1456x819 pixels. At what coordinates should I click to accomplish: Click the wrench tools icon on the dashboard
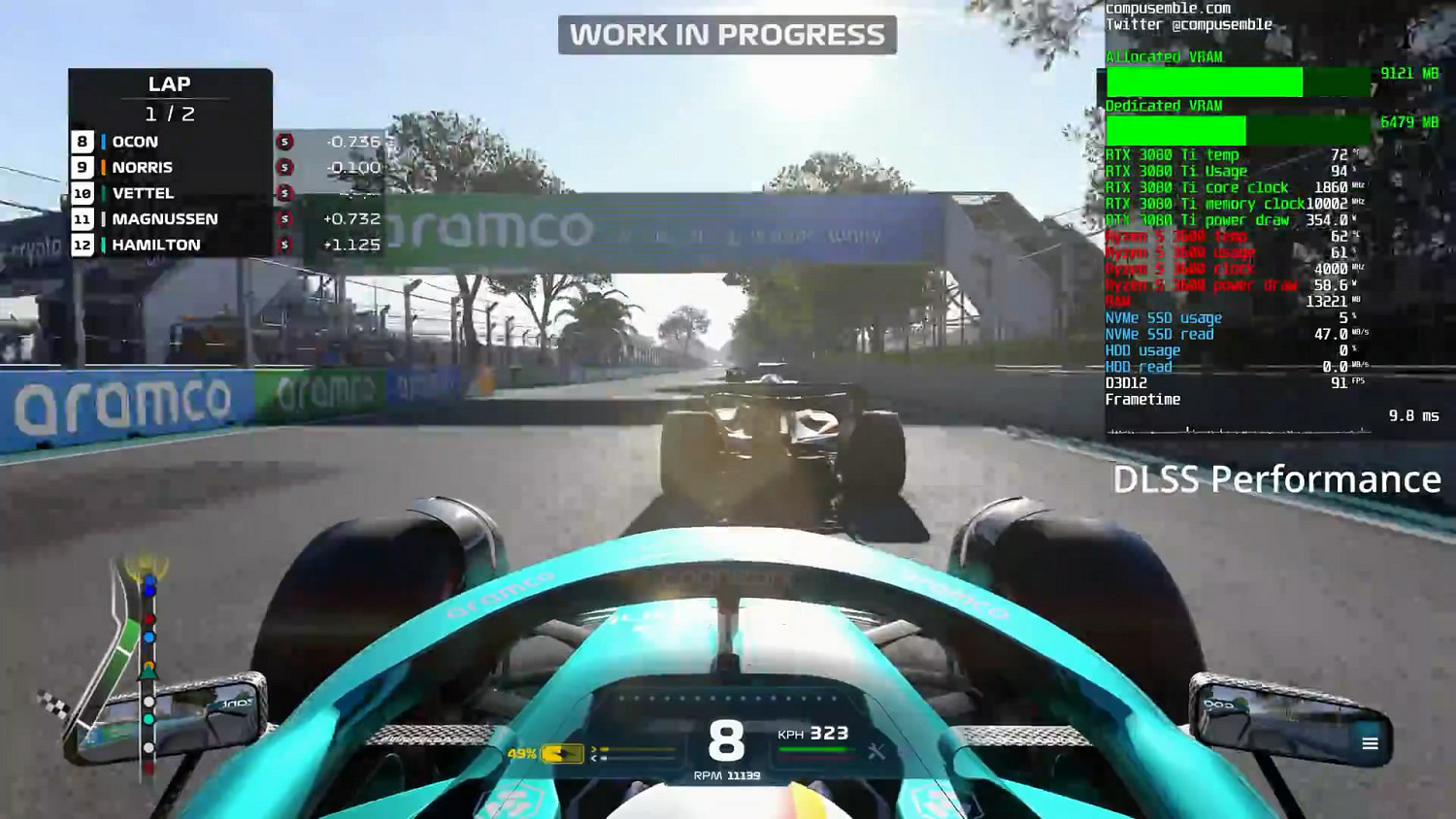click(x=875, y=749)
